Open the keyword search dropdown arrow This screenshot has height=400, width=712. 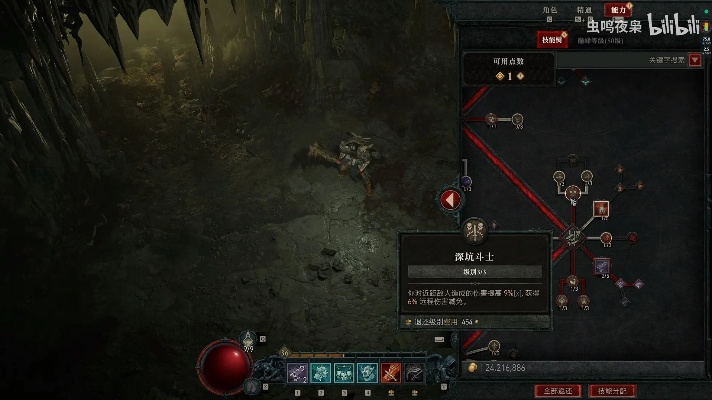coord(695,61)
